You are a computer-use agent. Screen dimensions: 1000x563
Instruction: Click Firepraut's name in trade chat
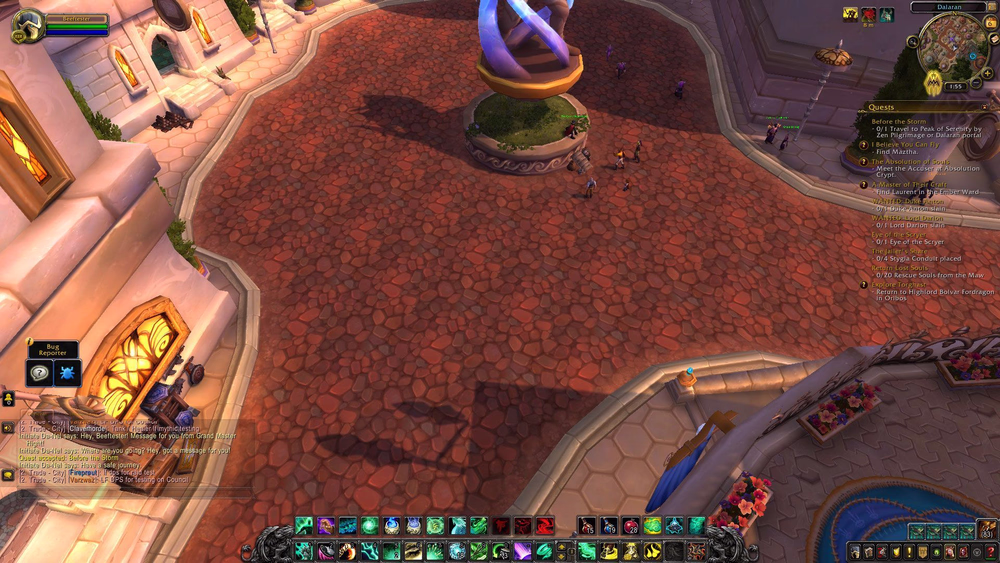point(82,471)
